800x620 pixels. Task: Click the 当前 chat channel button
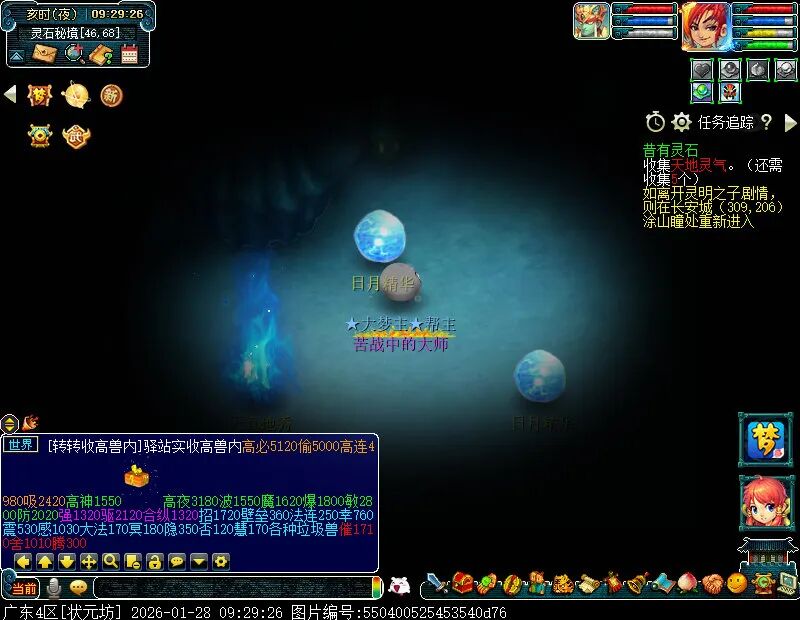click(x=24, y=588)
